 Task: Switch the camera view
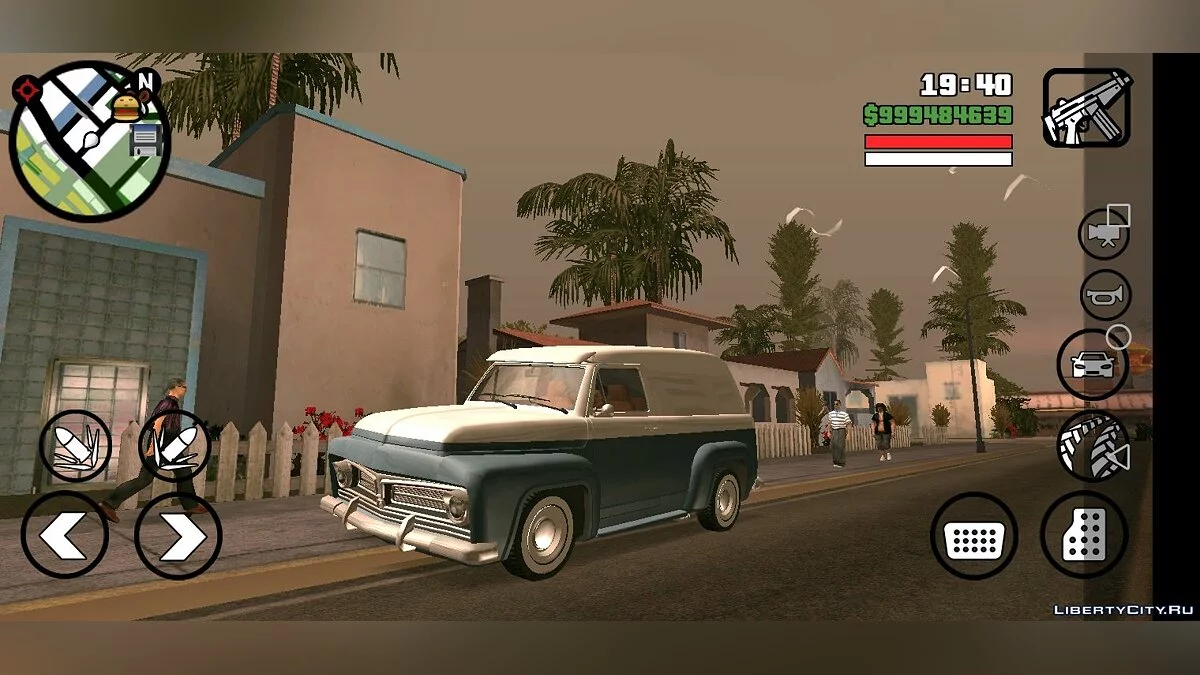point(1103,233)
